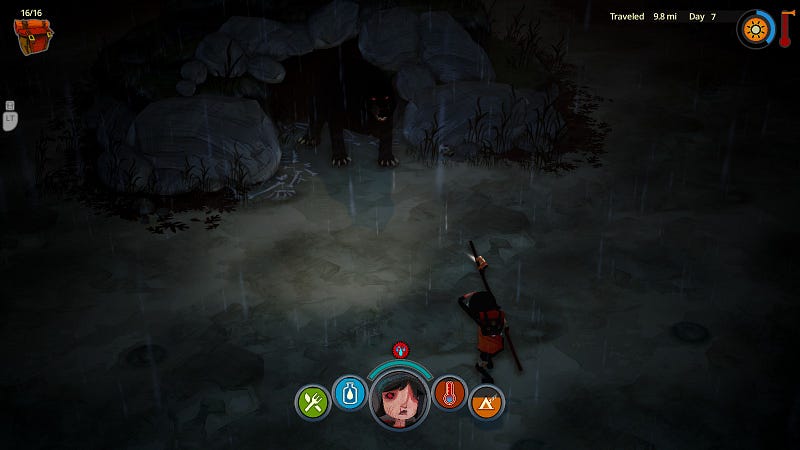Select the blue water bottle thirst icon

pos(350,393)
